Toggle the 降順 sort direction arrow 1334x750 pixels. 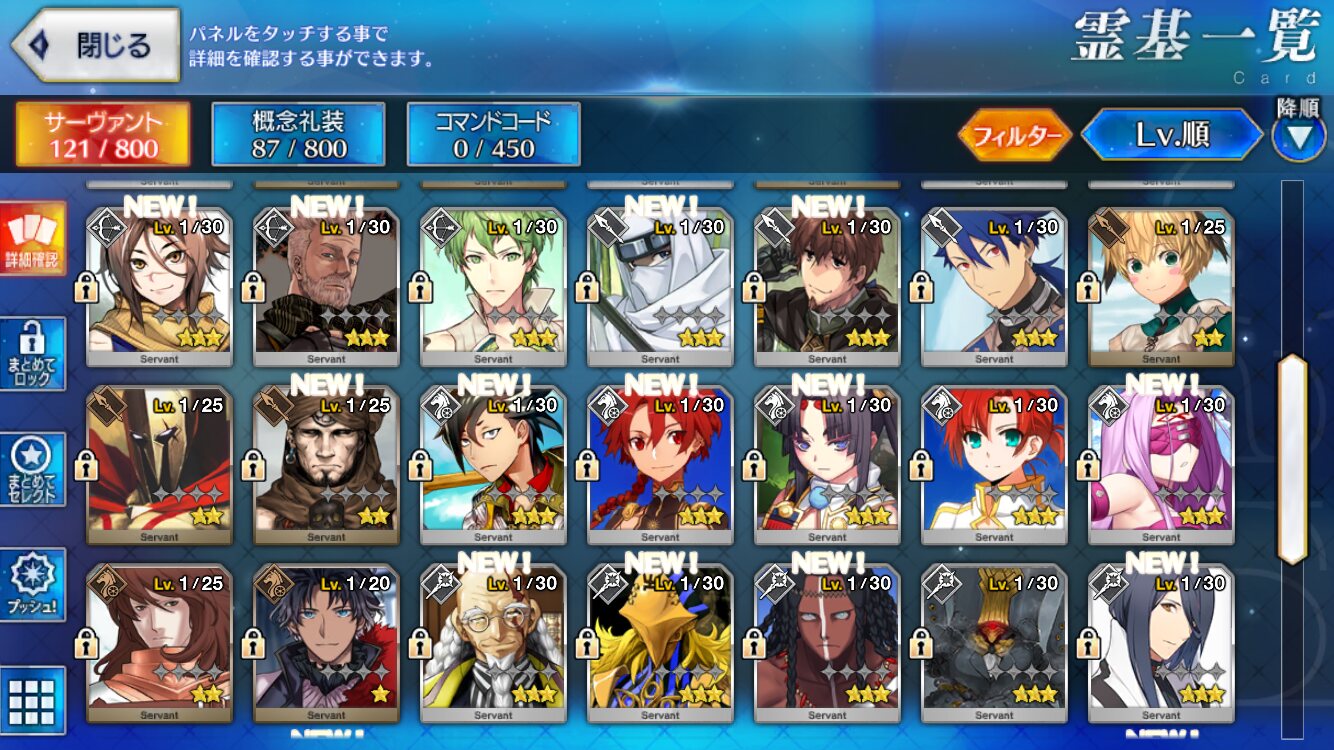[x=1298, y=137]
